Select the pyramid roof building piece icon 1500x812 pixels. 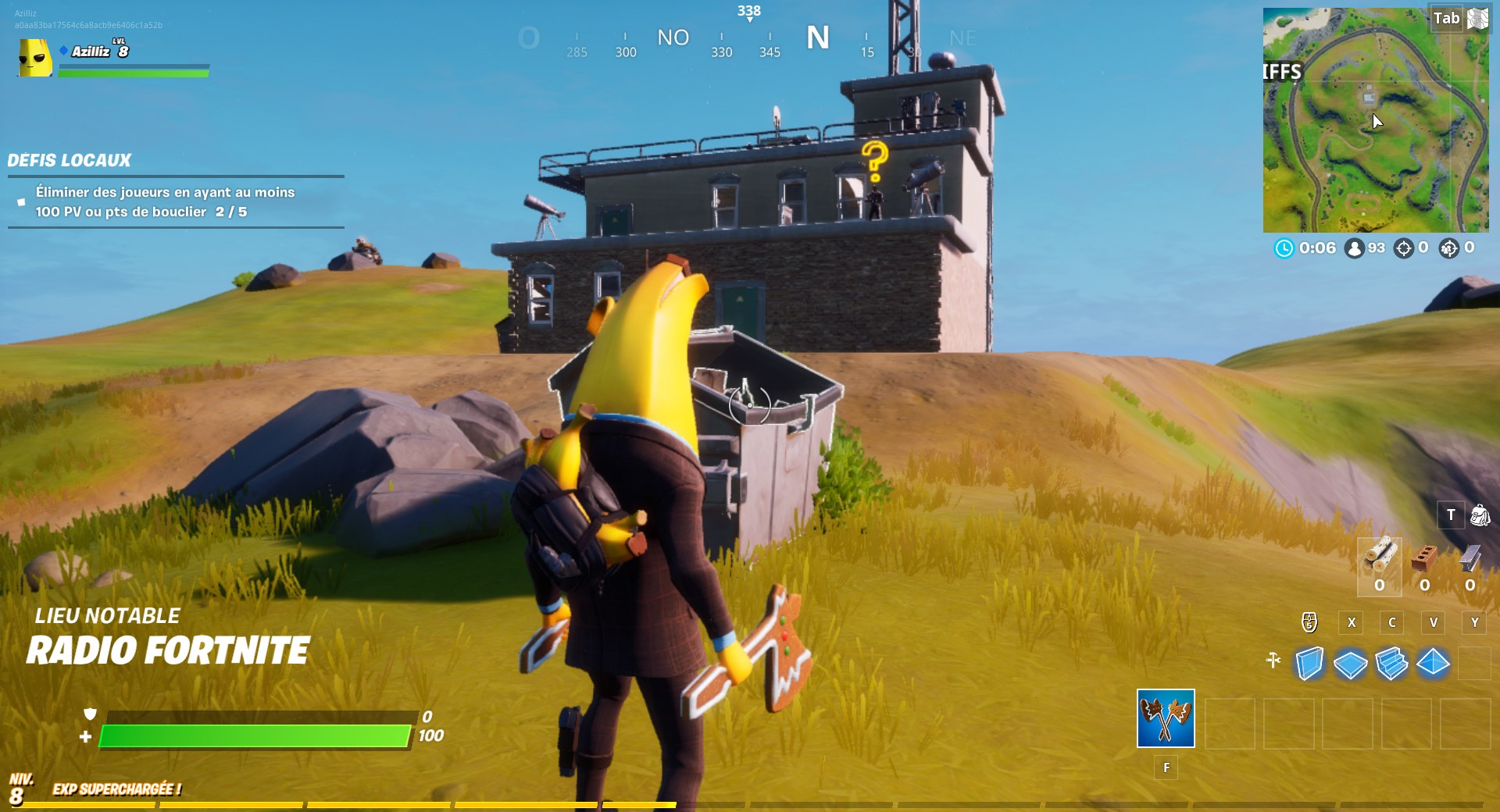pos(1433,663)
